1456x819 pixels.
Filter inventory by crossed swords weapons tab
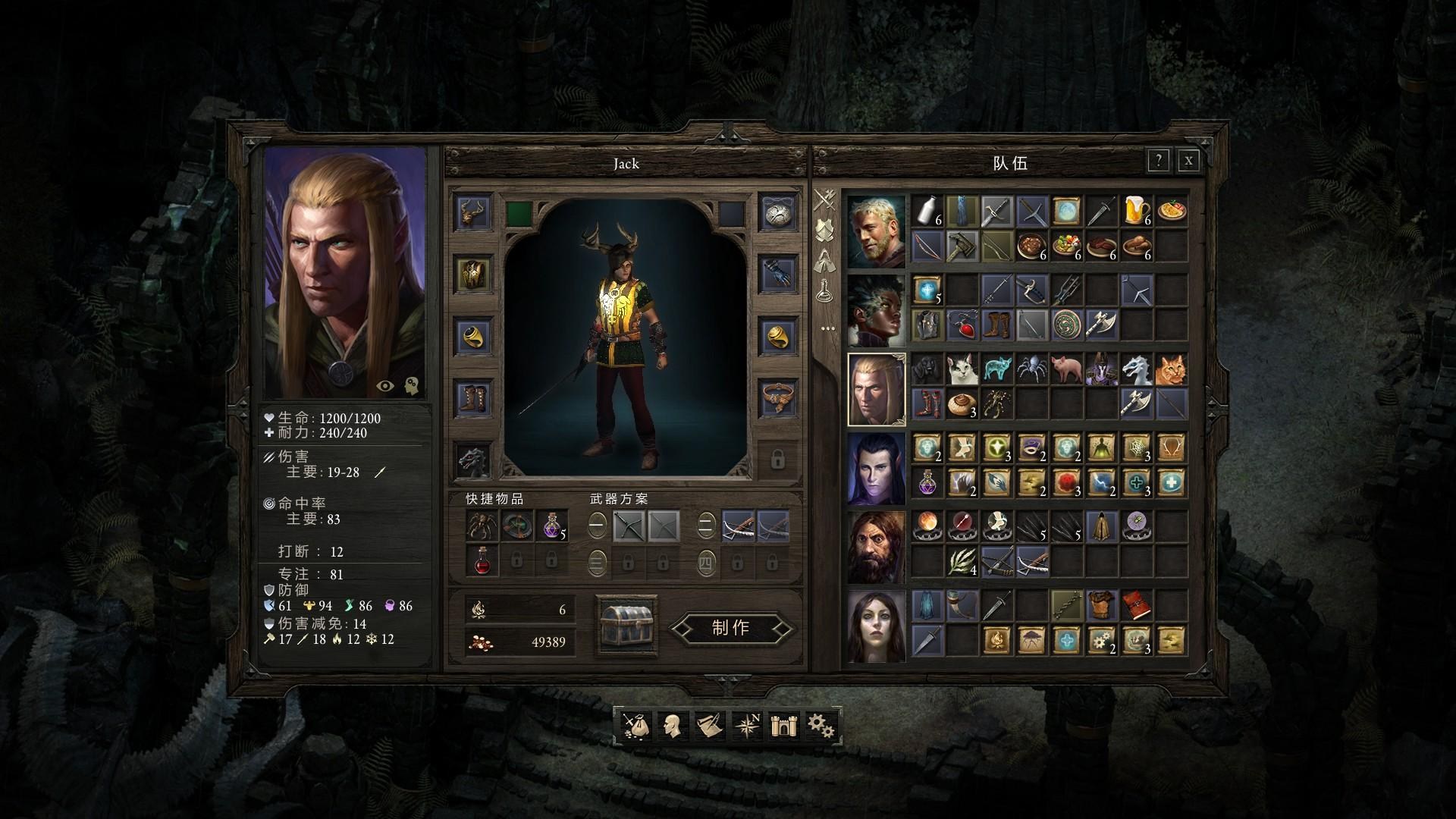click(x=825, y=200)
